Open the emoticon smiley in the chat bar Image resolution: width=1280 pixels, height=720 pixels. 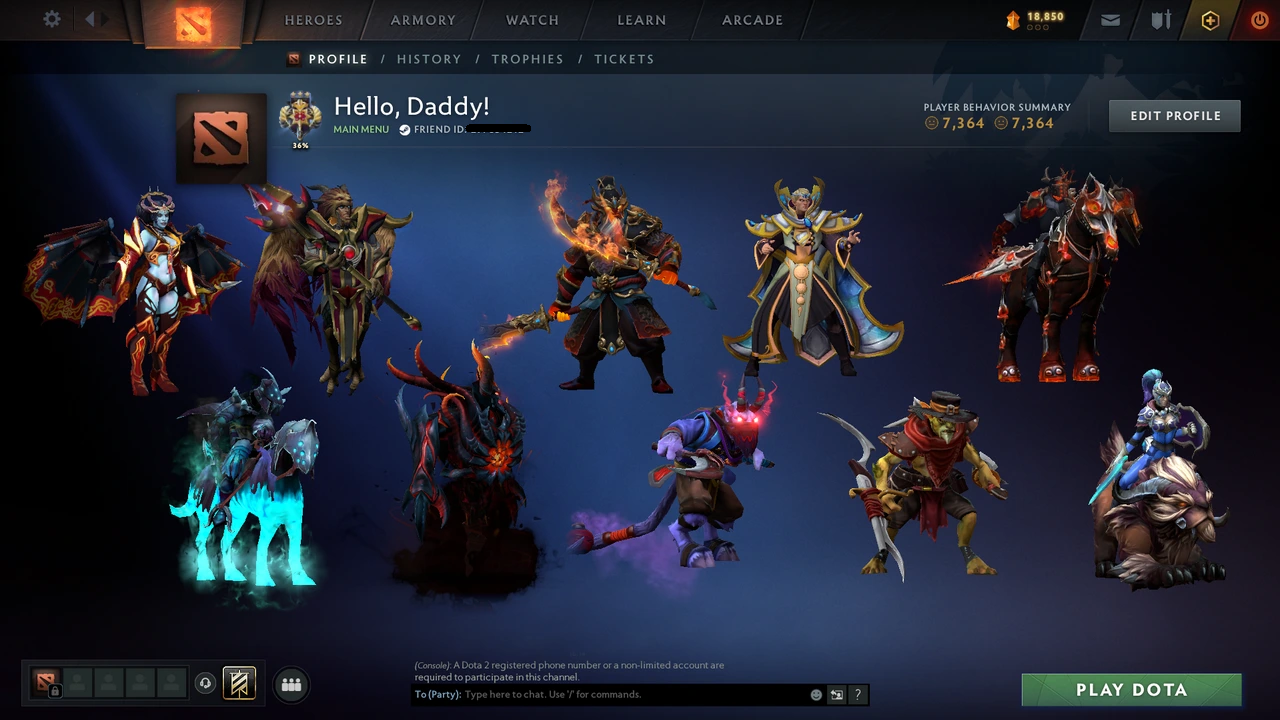815,694
